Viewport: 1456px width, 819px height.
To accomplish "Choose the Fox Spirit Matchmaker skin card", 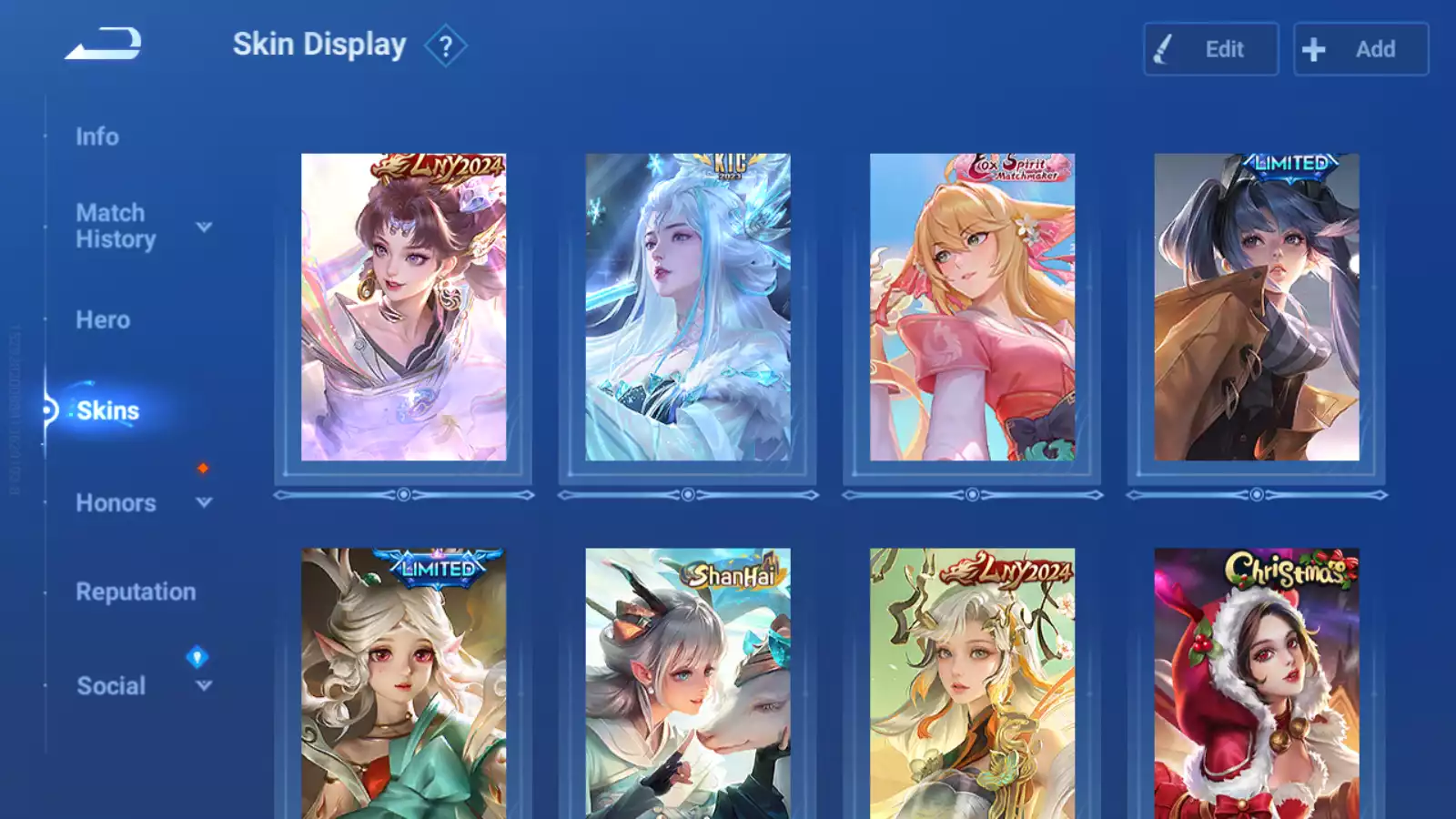I will (972, 308).
